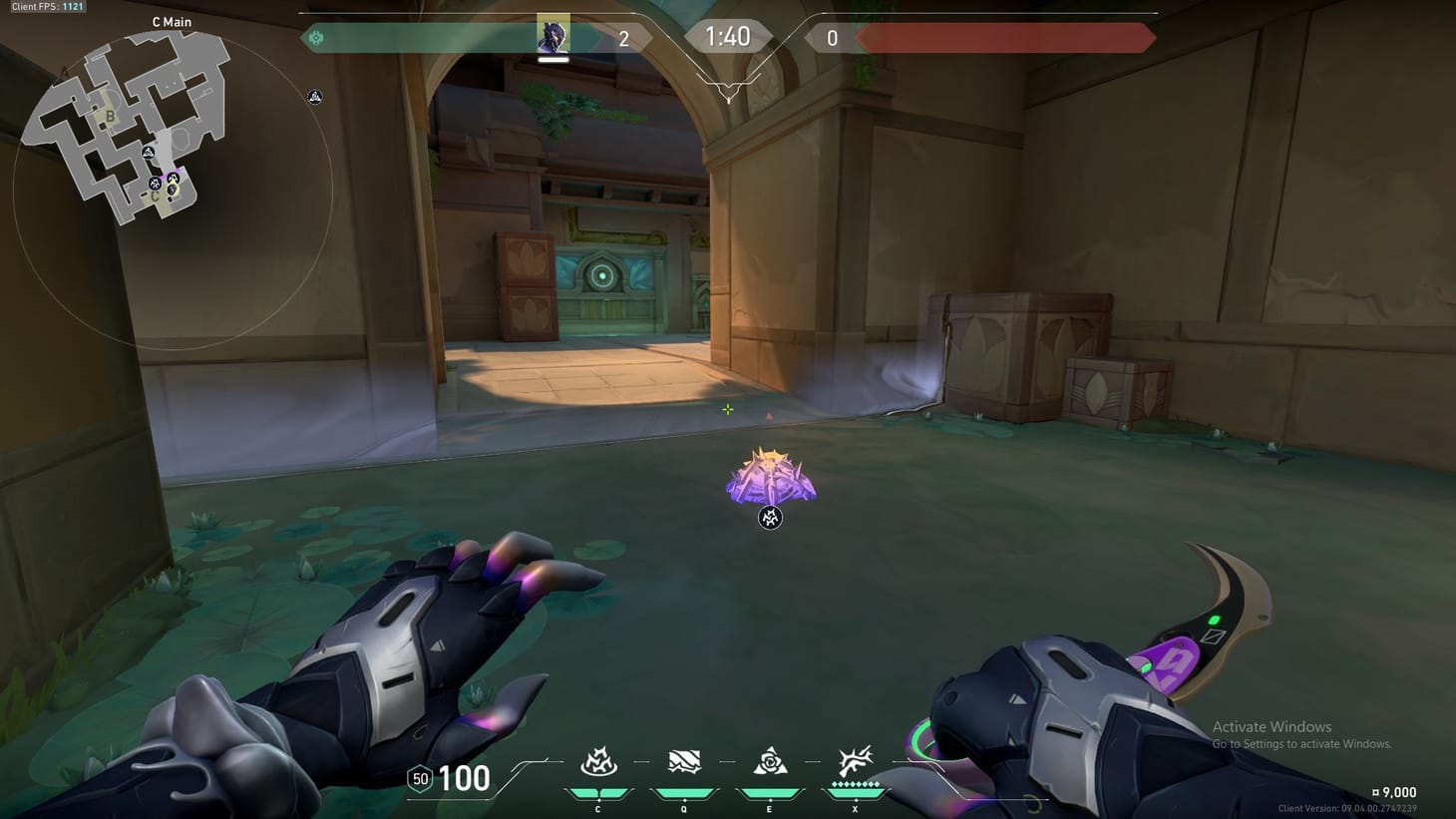Image resolution: width=1456 pixels, height=819 pixels.
Task: Click the health value showing 100
Action: point(465,778)
